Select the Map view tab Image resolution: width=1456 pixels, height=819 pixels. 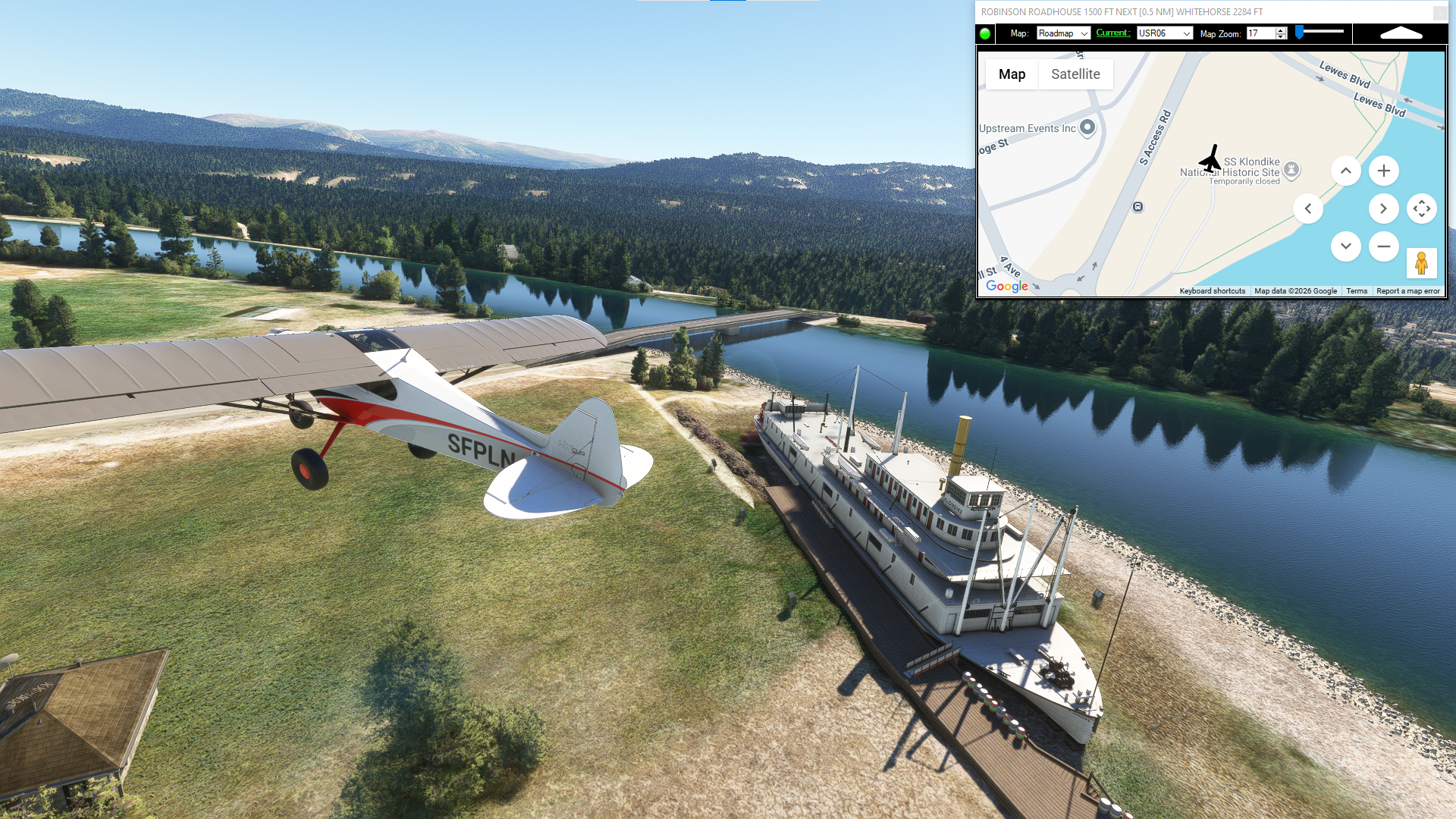1012,74
